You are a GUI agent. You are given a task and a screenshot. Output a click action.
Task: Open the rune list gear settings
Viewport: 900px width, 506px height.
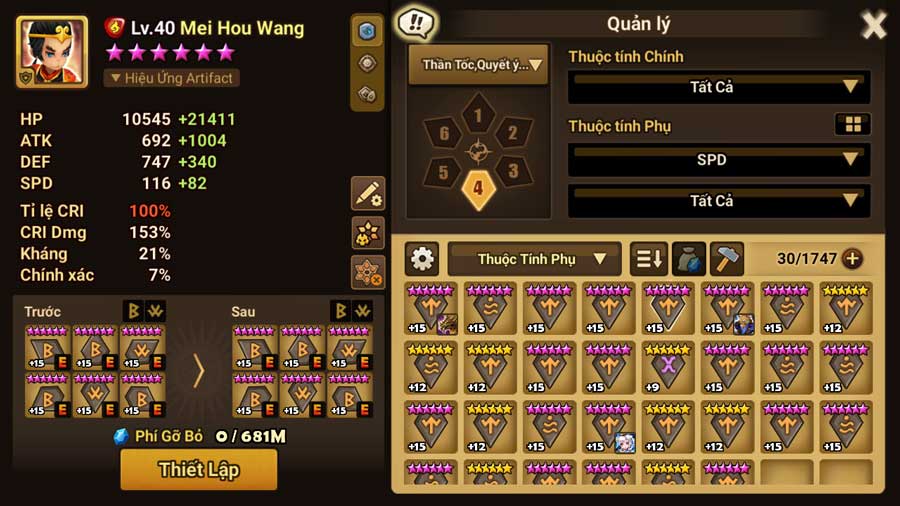[422, 259]
